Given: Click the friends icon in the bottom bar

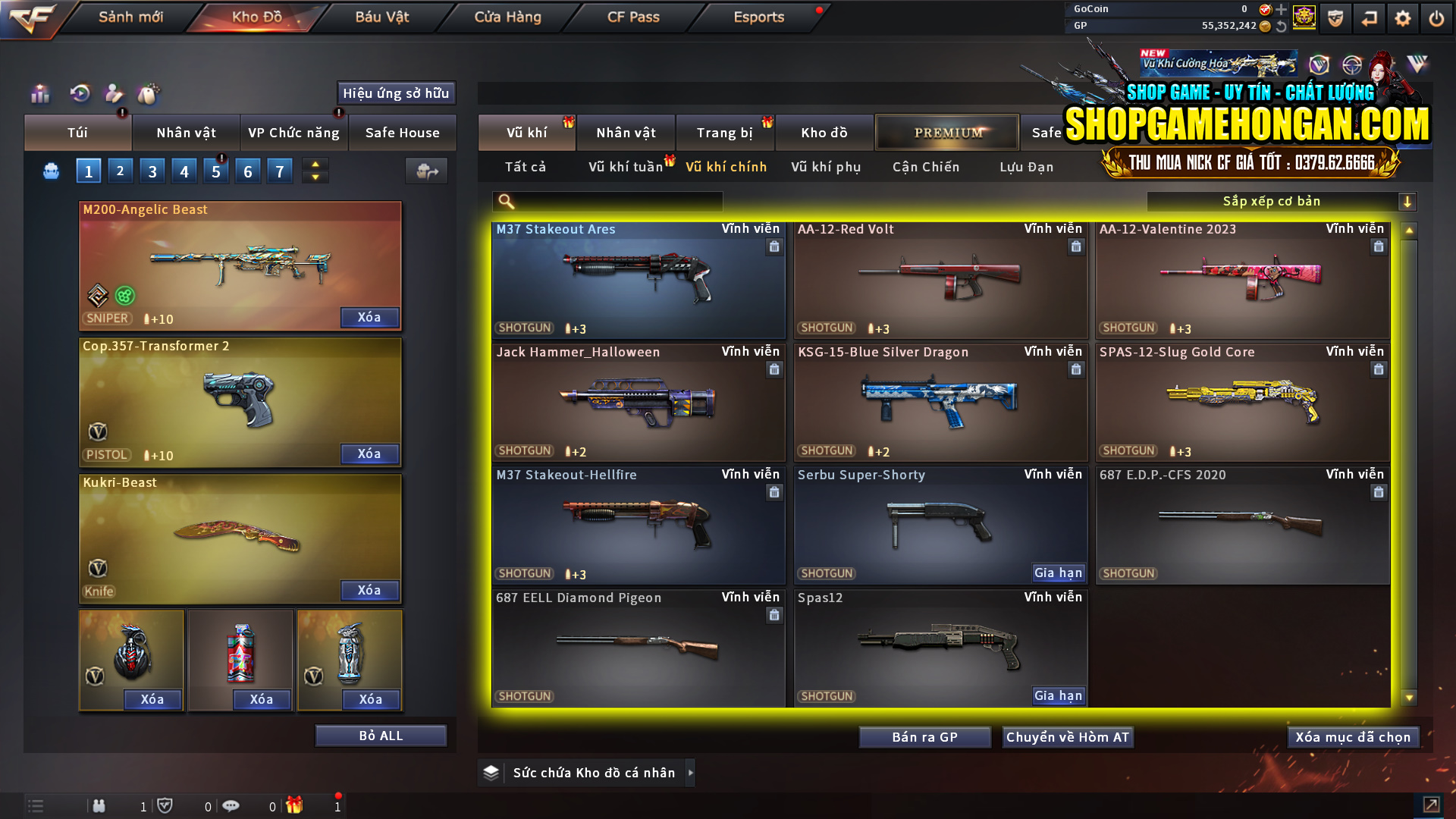Looking at the screenshot, I should (99, 806).
